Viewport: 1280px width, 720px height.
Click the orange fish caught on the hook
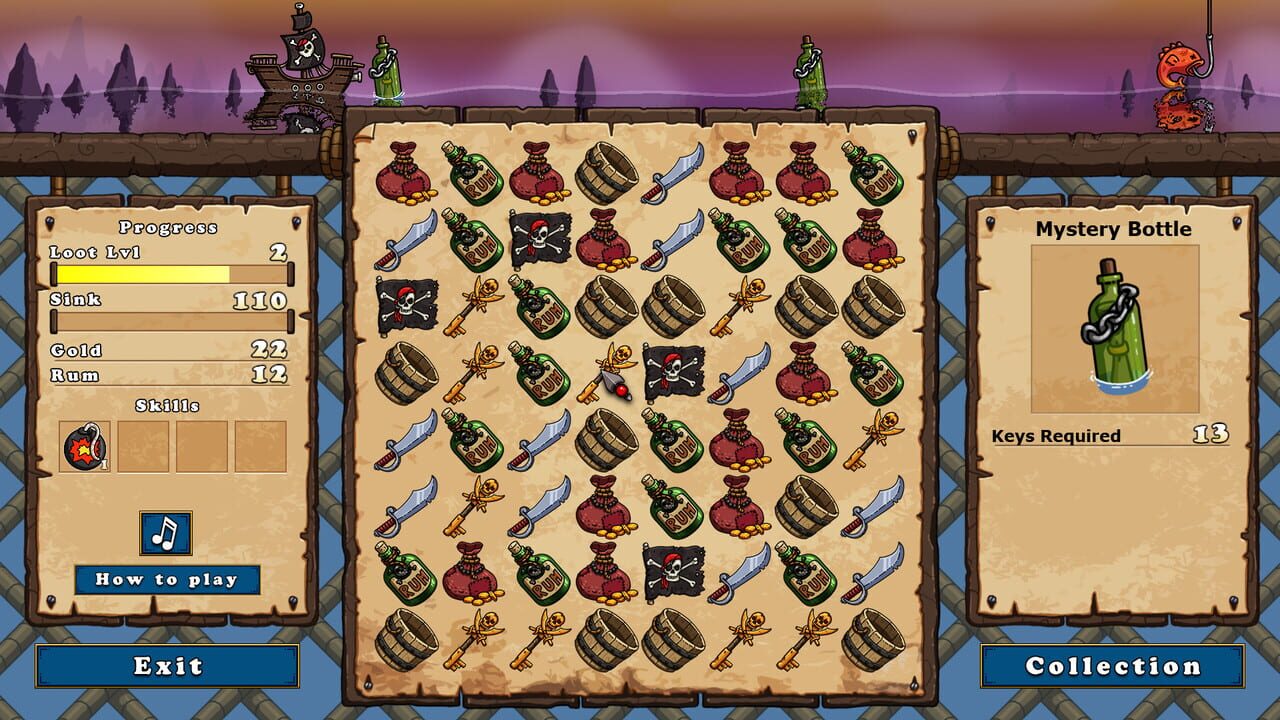click(x=1180, y=65)
